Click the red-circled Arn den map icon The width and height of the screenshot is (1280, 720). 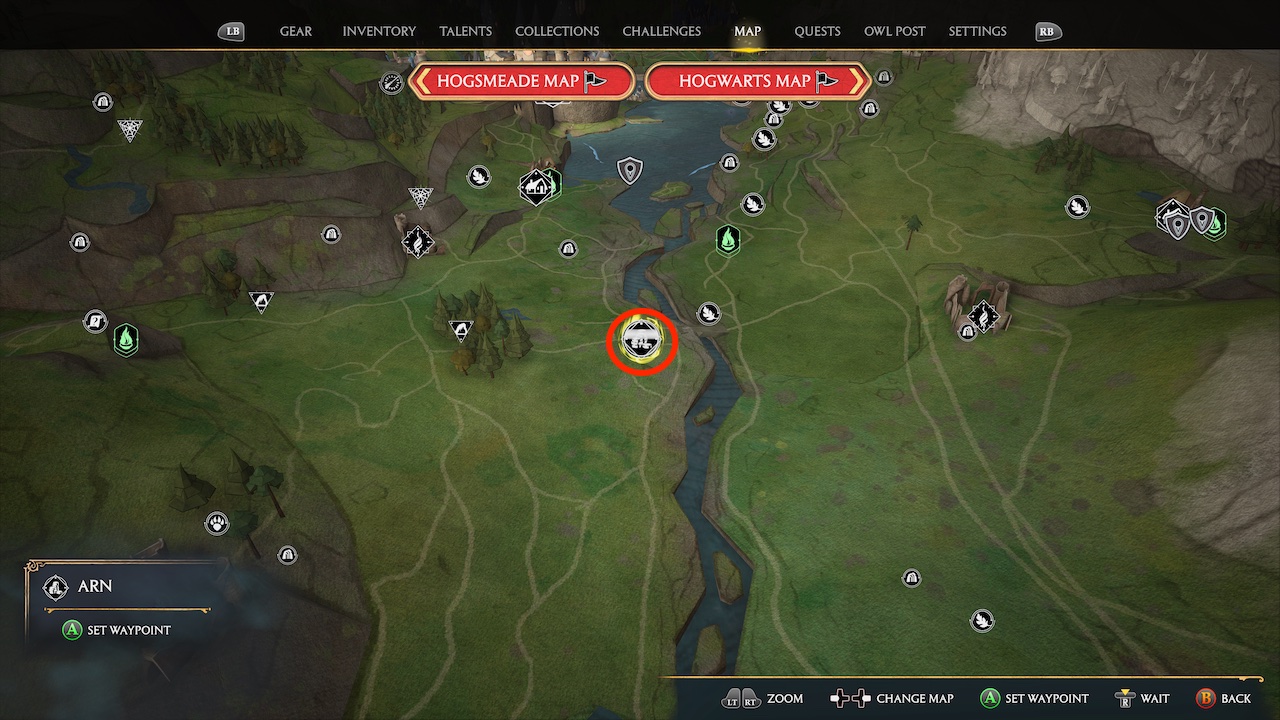642,340
